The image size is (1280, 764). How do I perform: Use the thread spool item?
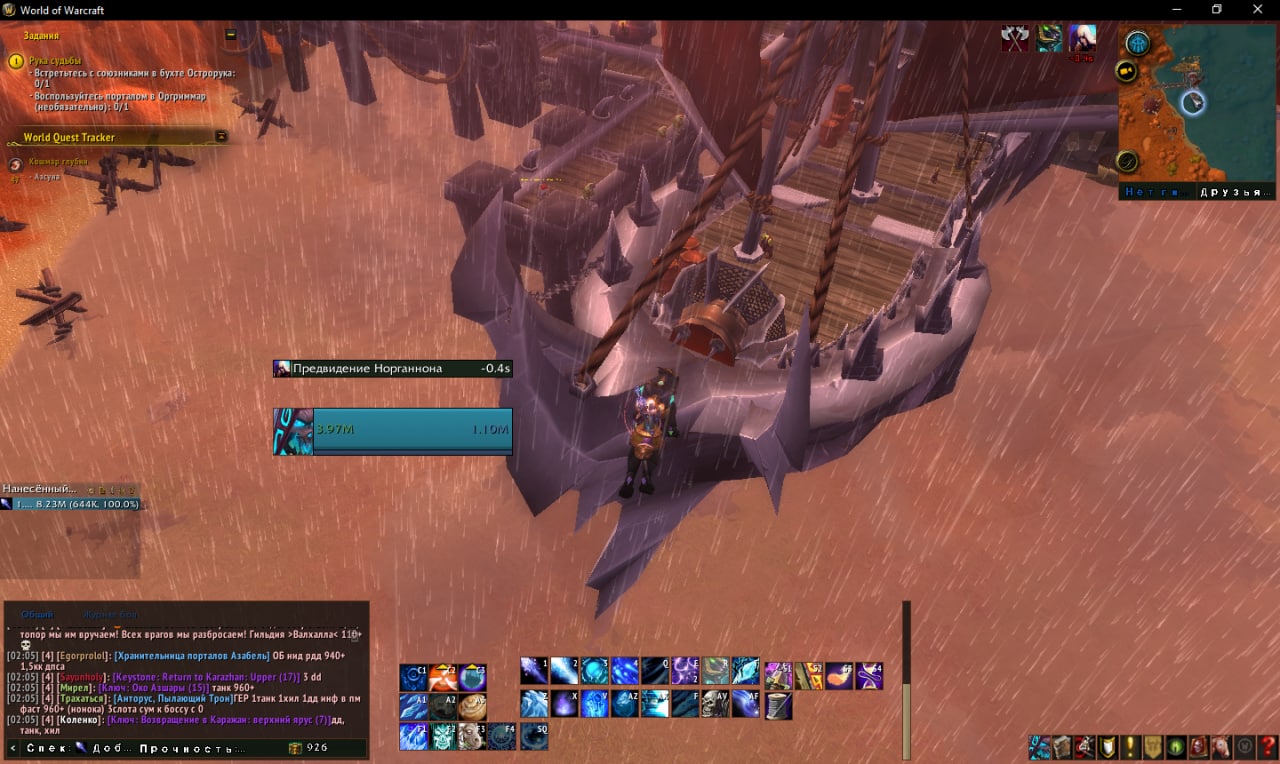(x=778, y=706)
